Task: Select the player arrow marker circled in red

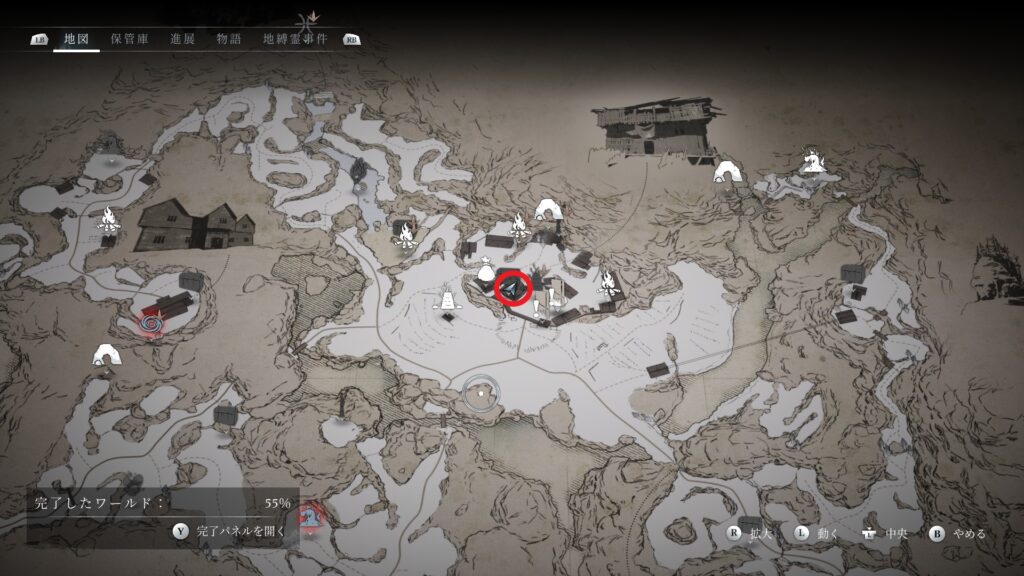Action: (513, 289)
